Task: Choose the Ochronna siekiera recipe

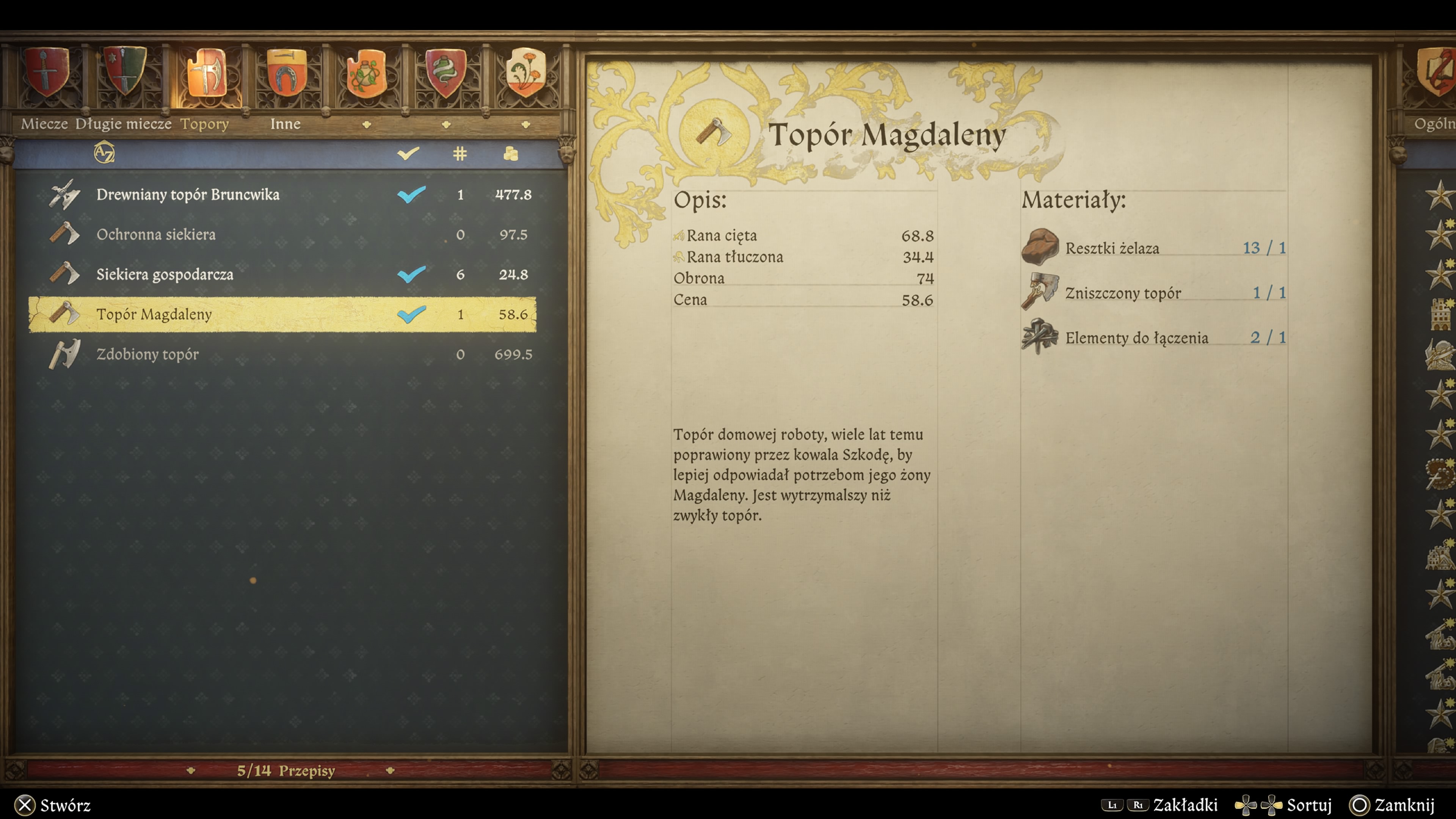Action: point(156,235)
